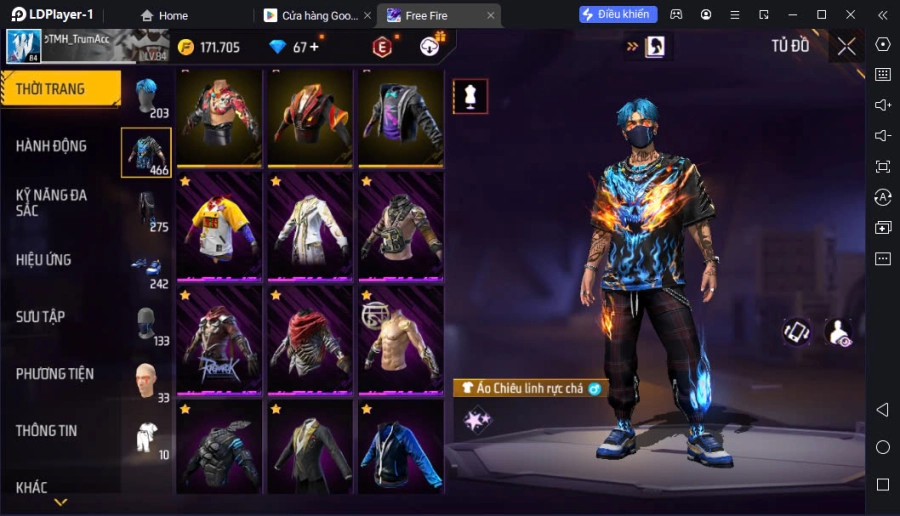Select the blue hair subcategory icon
Image resolution: width=900 pixels, height=516 pixels.
click(x=146, y=97)
